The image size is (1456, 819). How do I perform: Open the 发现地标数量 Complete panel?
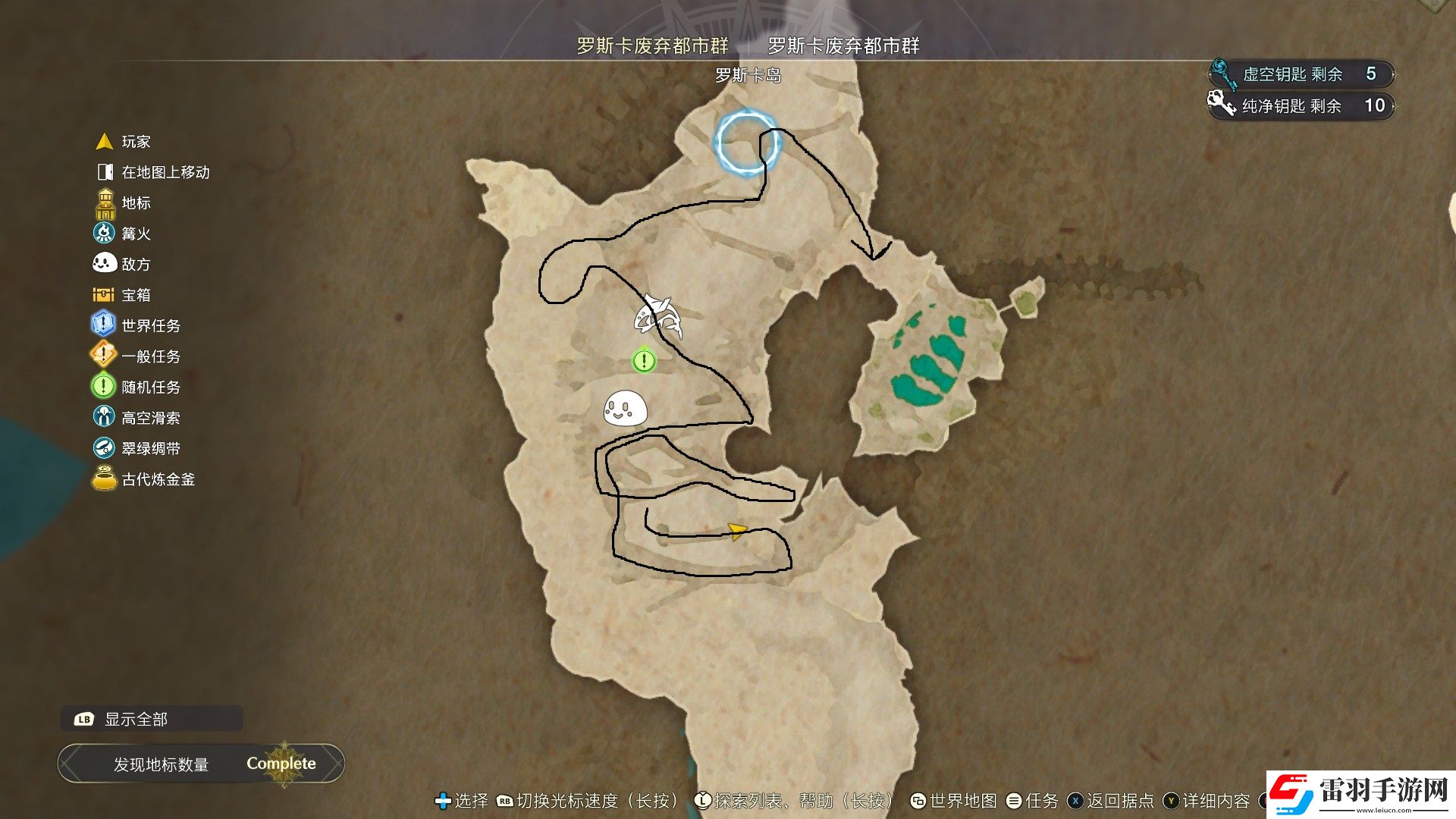(201, 764)
